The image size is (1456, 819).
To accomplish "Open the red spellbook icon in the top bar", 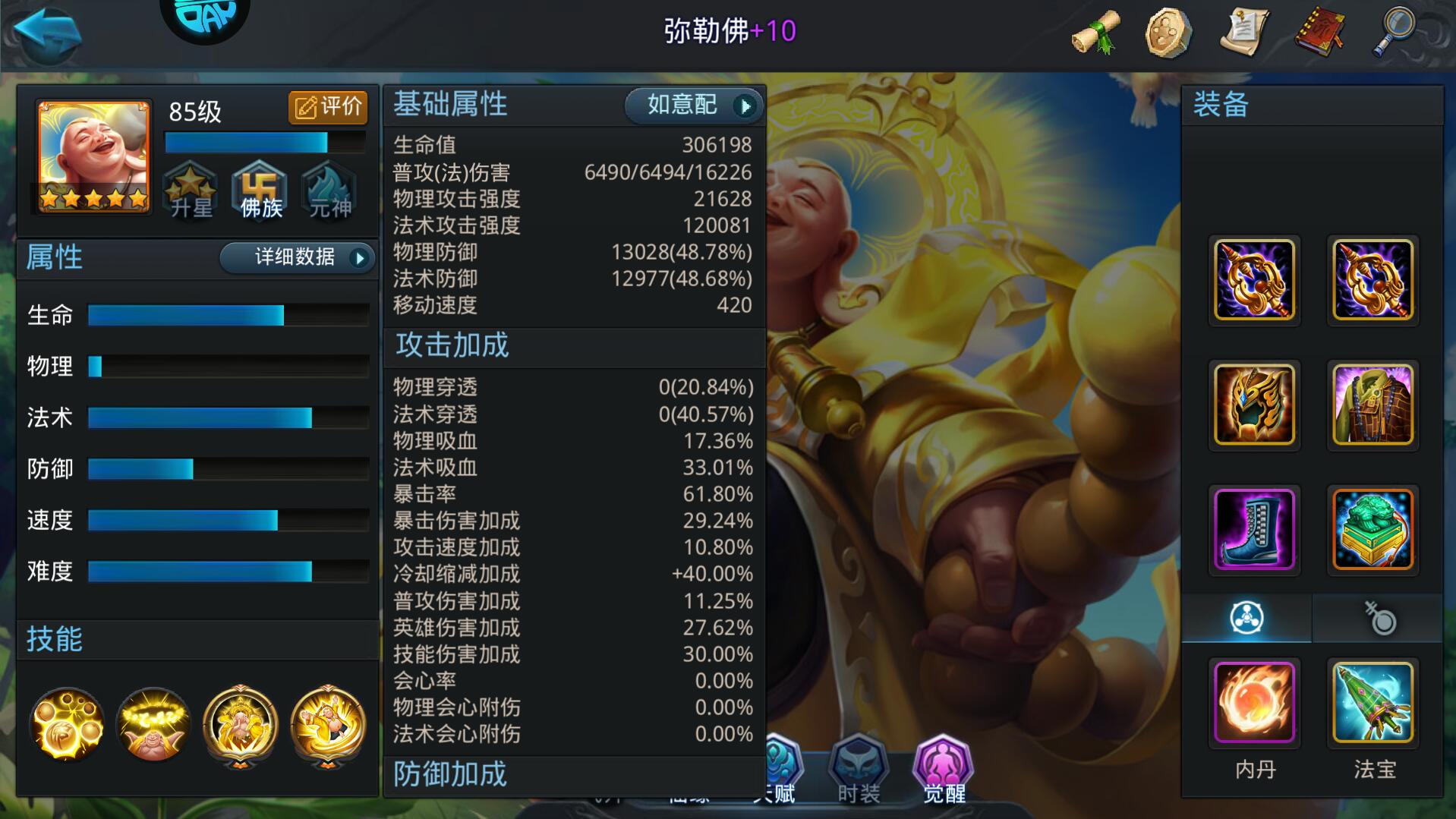I will (1319, 30).
